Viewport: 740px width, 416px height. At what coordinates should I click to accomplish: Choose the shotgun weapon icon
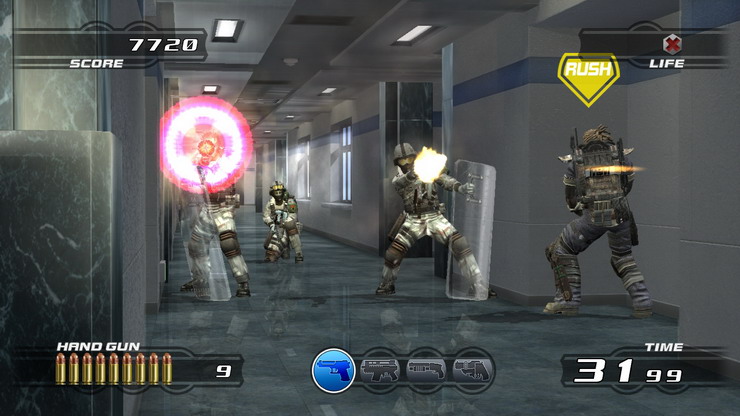pos(427,371)
